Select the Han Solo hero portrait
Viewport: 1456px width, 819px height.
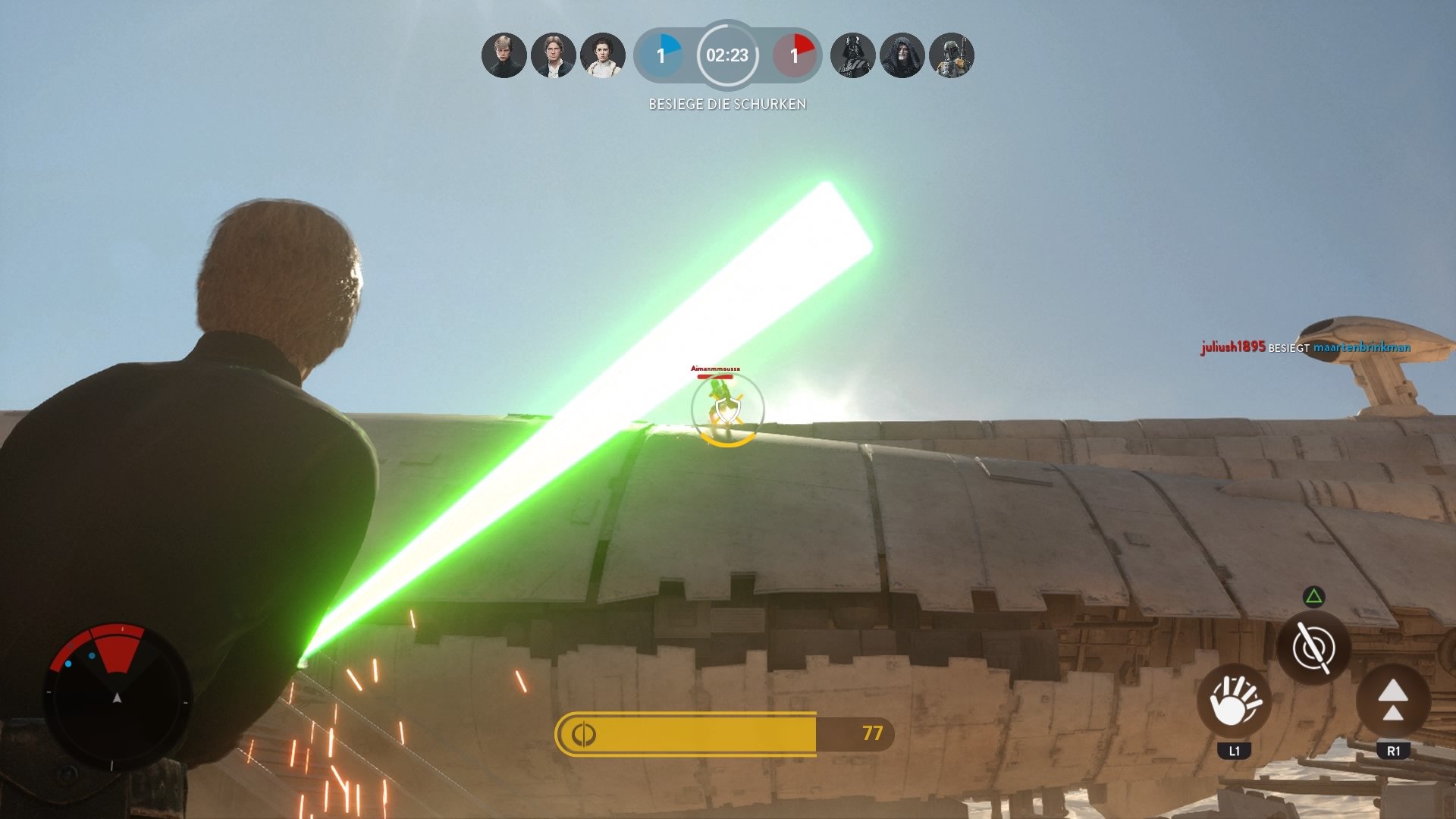click(x=554, y=55)
